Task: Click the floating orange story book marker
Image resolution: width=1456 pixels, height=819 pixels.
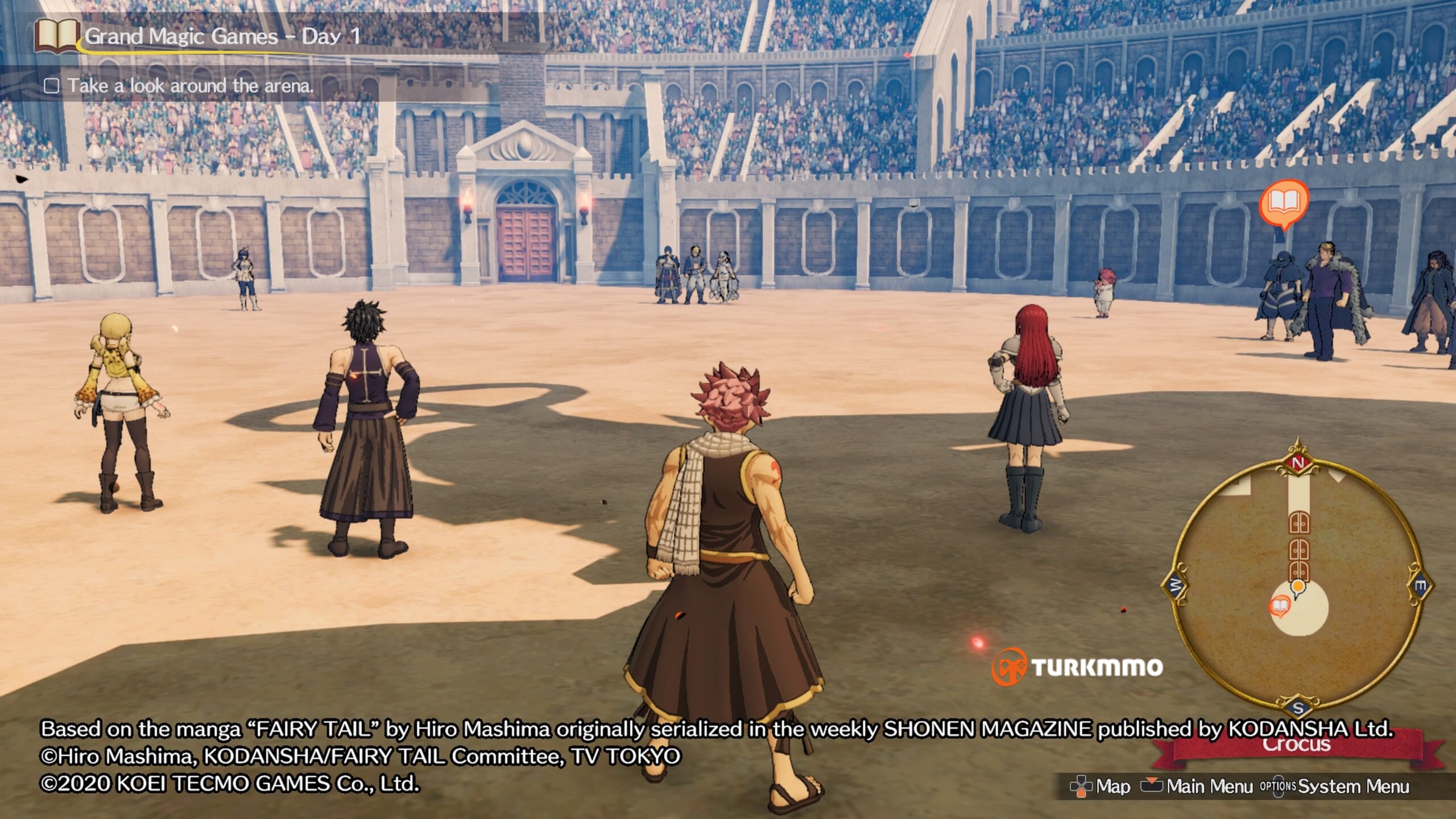Action: click(x=1284, y=204)
